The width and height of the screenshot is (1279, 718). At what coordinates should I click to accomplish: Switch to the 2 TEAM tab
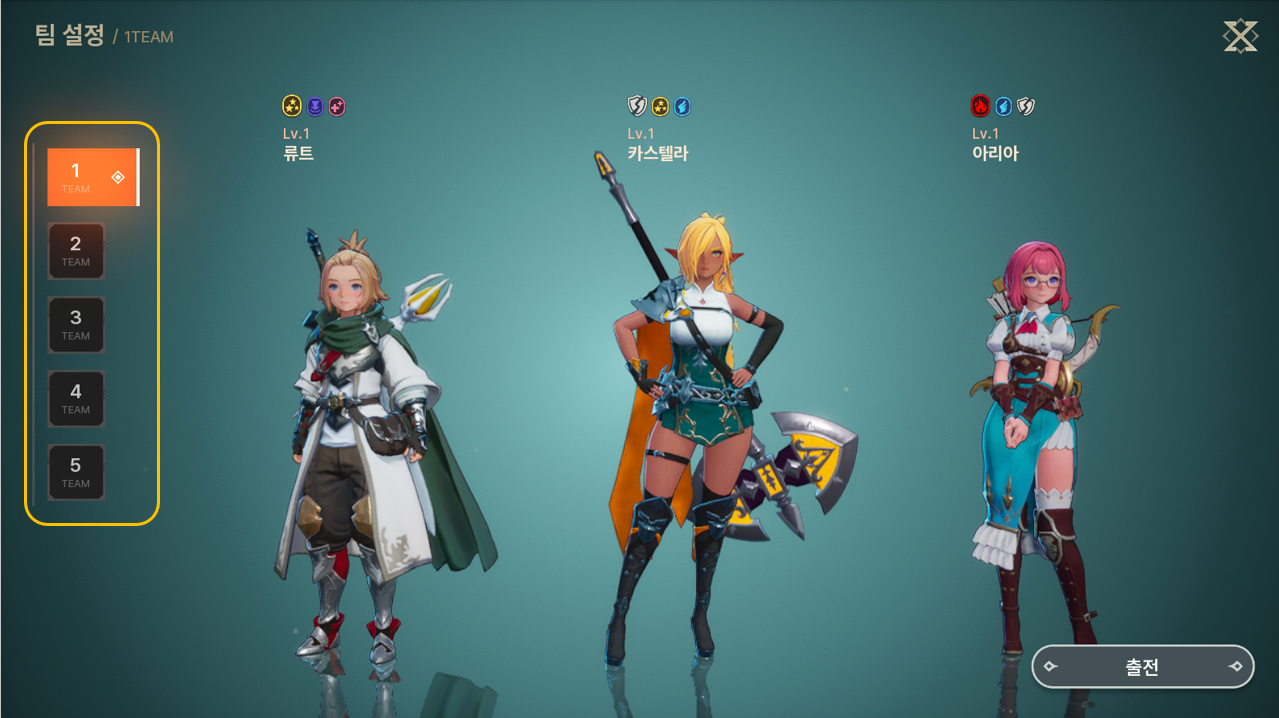pos(76,251)
